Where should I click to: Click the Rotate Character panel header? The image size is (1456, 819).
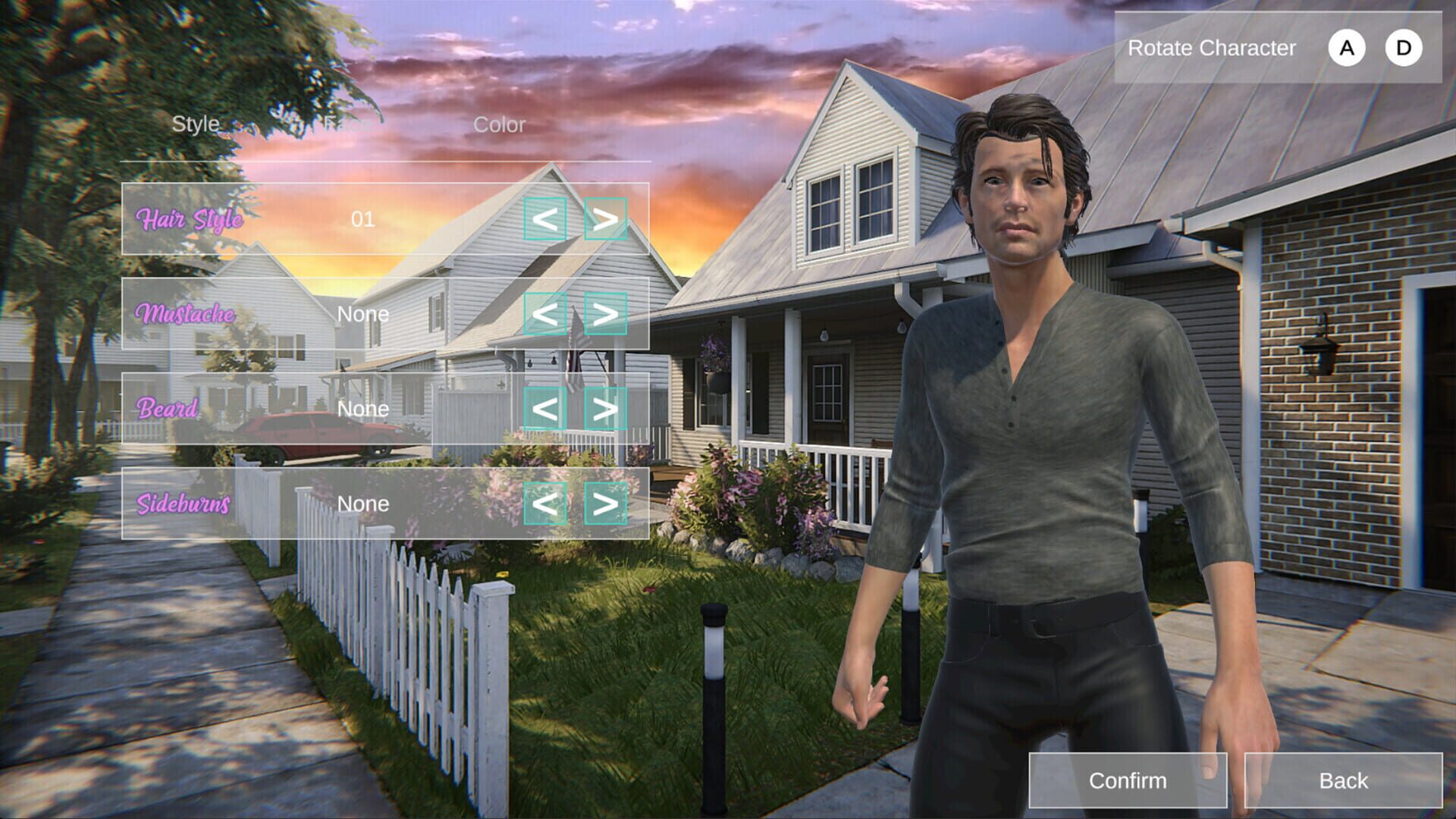(1212, 49)
